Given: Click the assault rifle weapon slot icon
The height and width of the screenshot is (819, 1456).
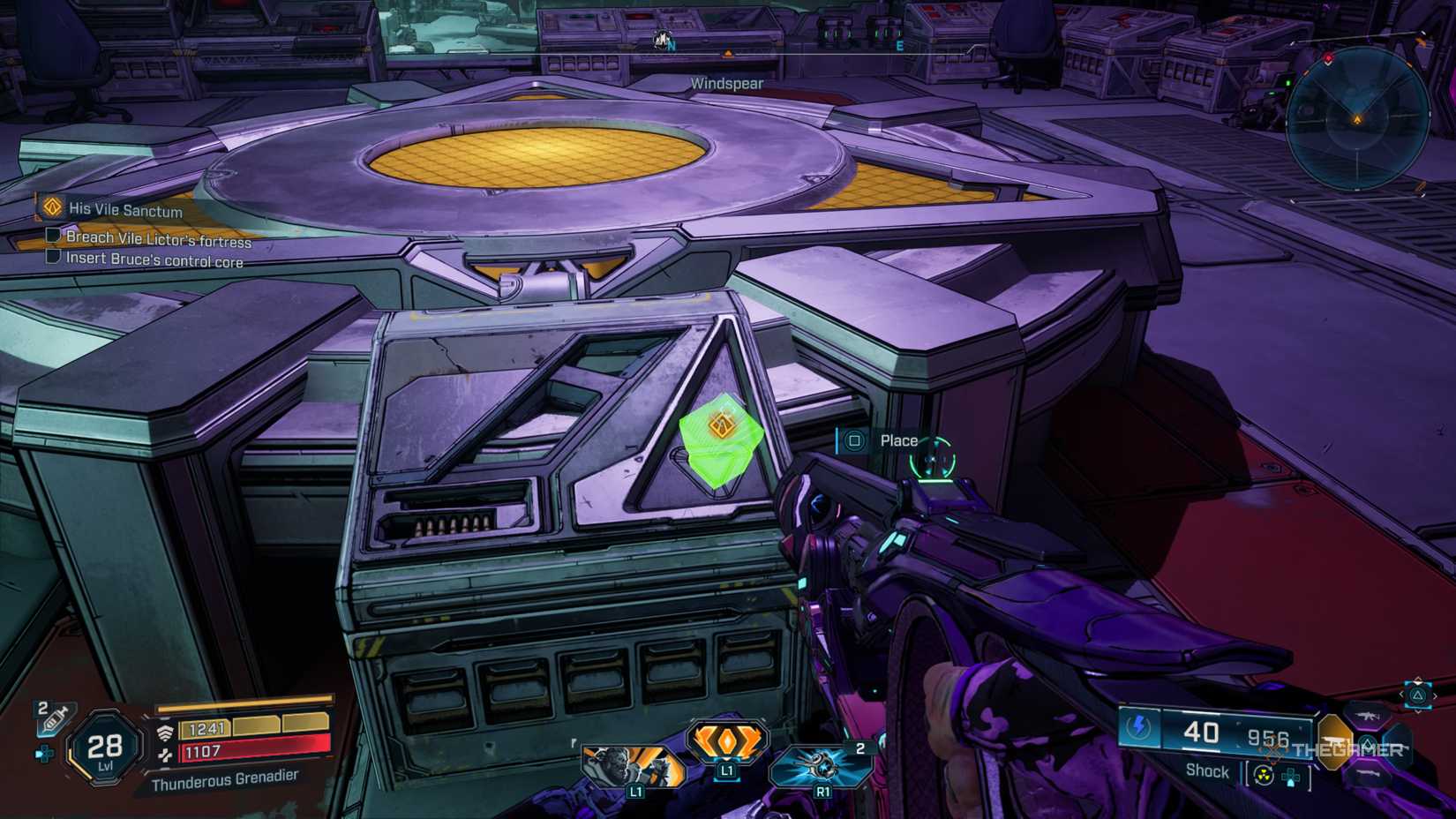Looking at the screenshot, I should coord(1367,717).
